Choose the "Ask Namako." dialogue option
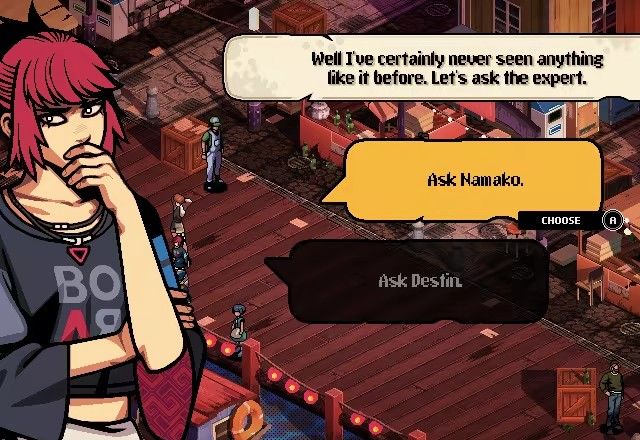 tap(475, 180)
